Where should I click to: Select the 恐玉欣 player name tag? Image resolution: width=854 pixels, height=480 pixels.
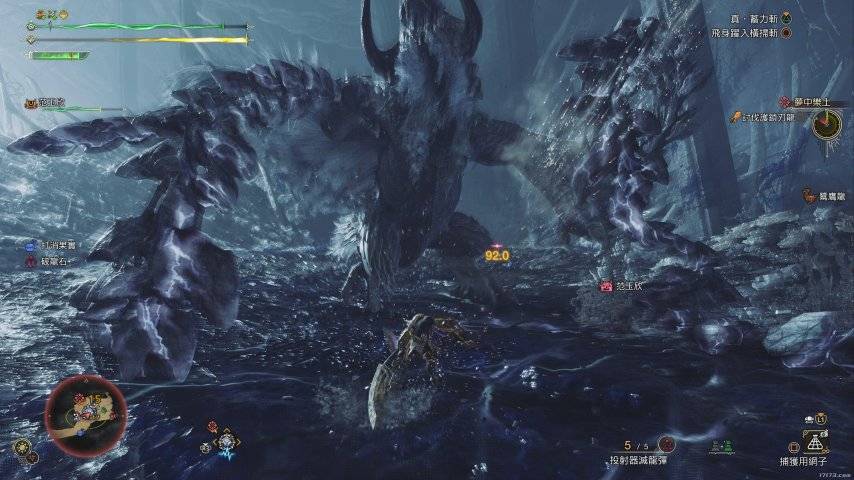click(x=628, y=286)
